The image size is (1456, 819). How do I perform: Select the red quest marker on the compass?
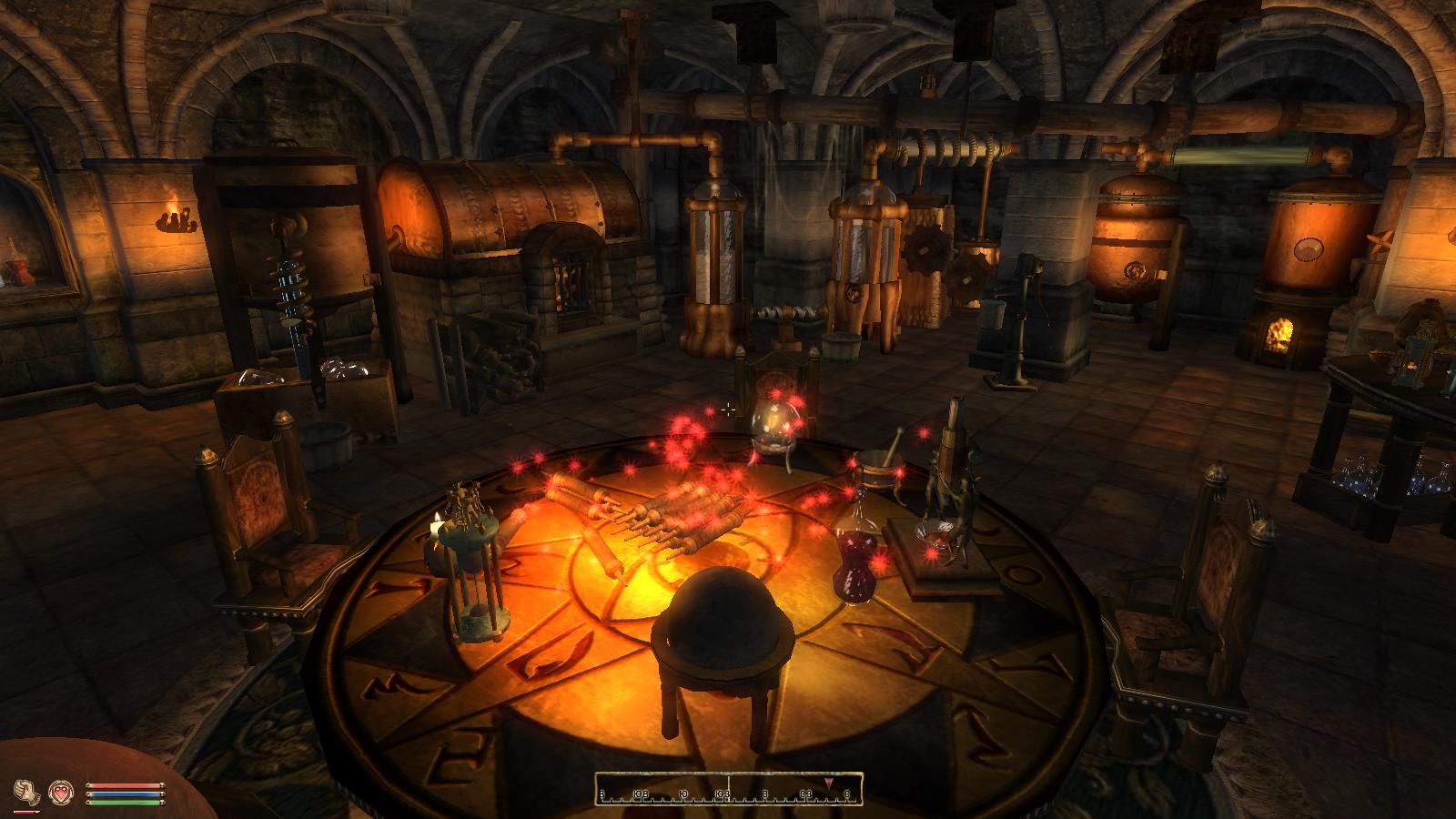[x=830, y=783]
